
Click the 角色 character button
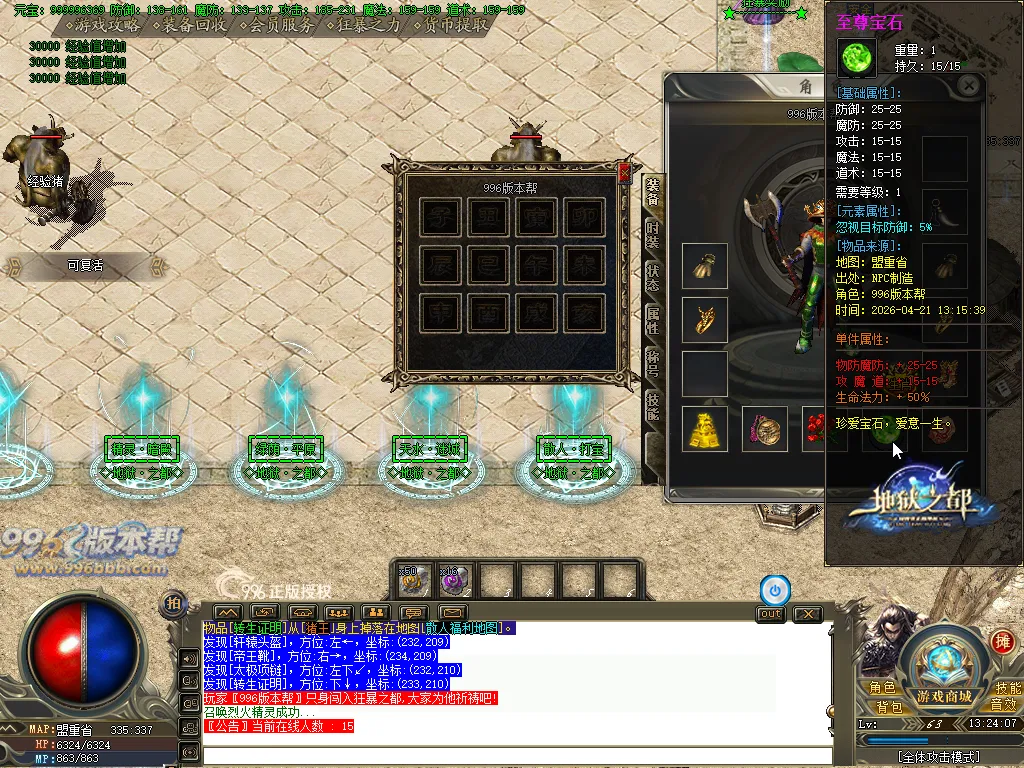882,688
